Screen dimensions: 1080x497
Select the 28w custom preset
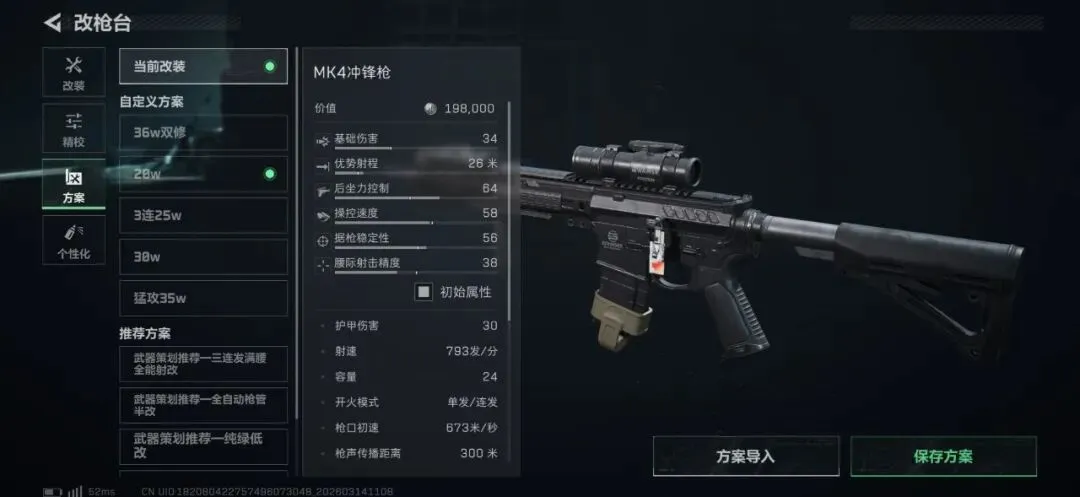(x=203, y=174)
